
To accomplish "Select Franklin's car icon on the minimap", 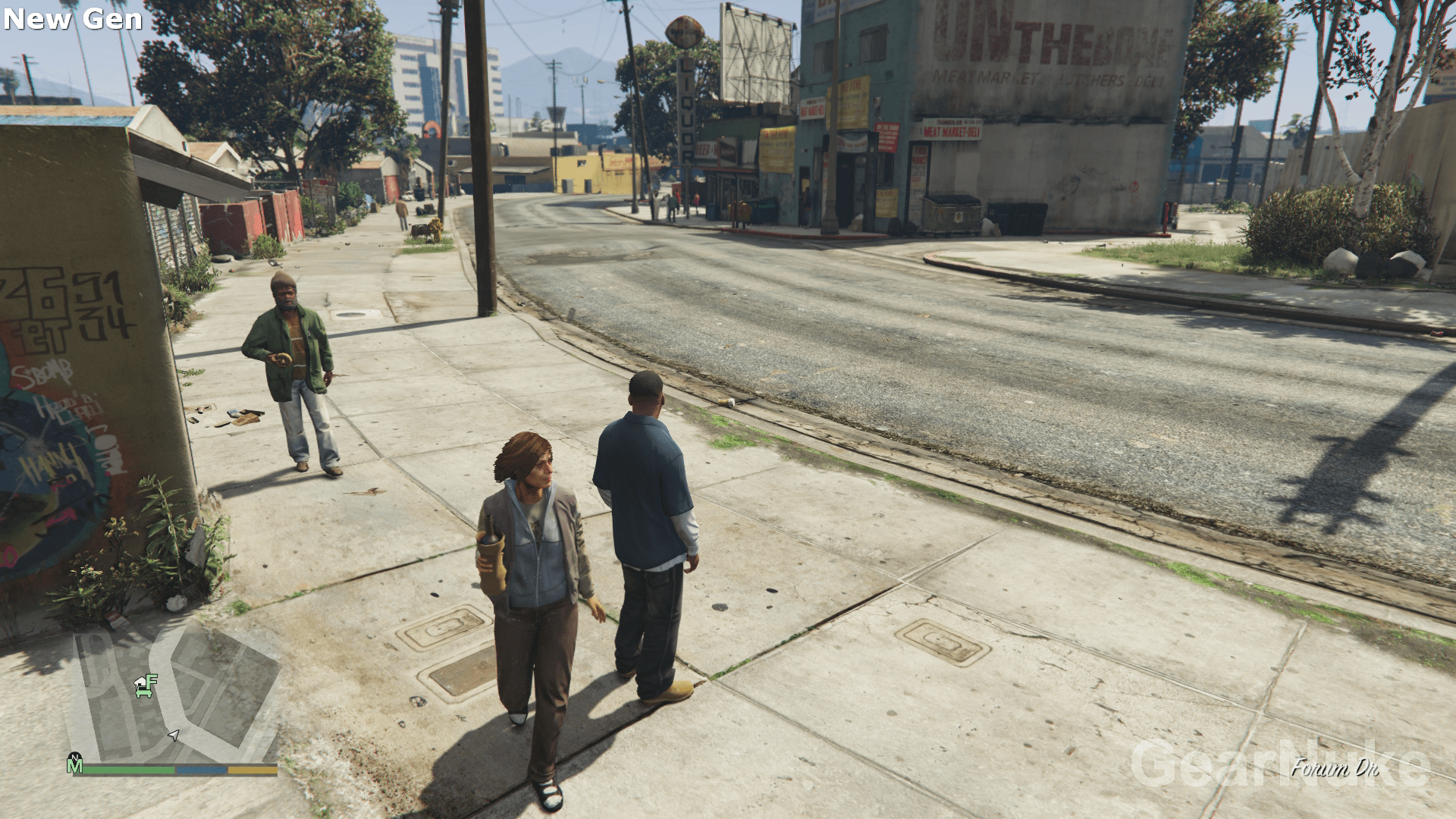I will tap(143, 693).
